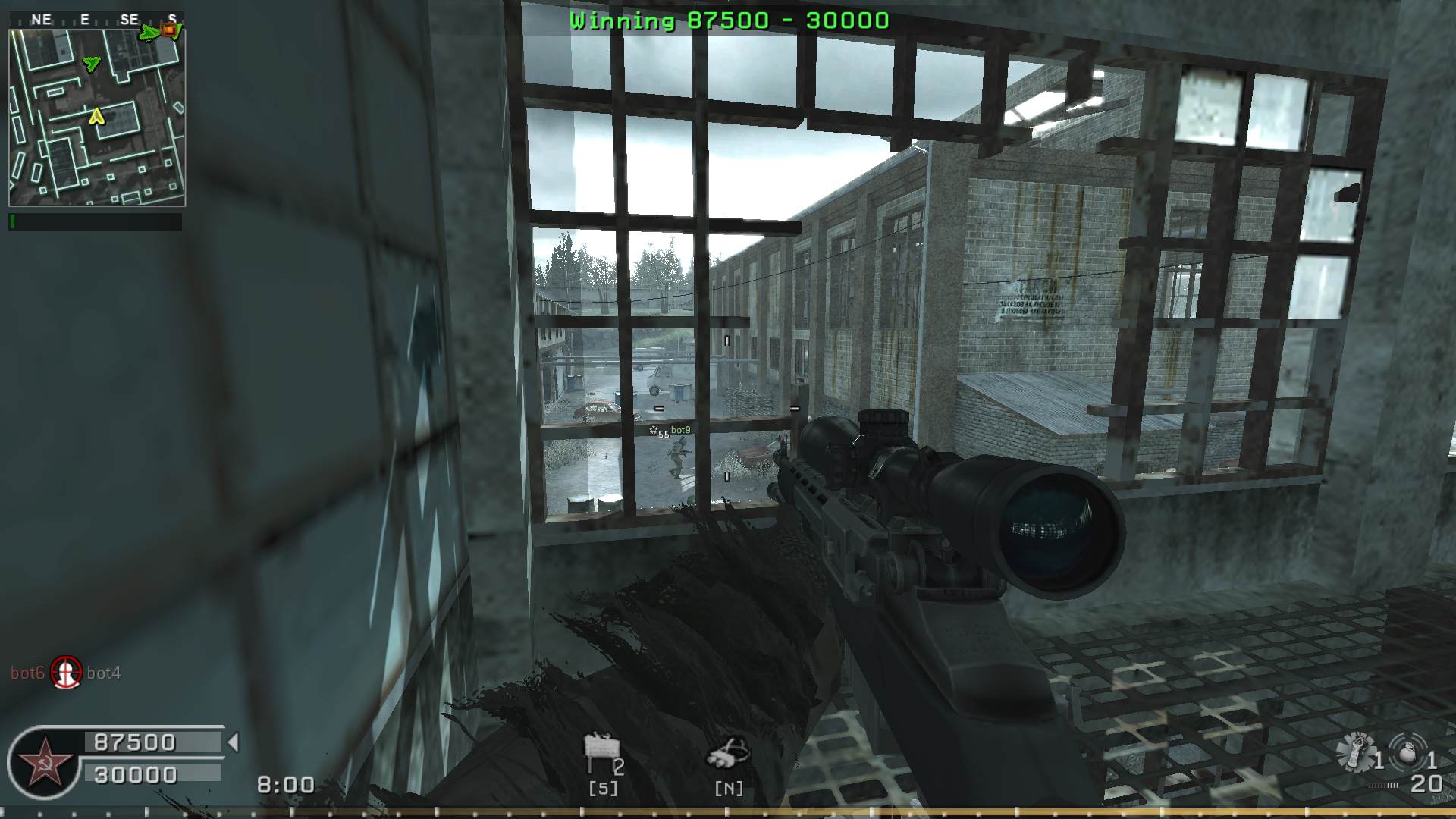
Task: Click the claymore inventory icon
Action: point(600,750)
